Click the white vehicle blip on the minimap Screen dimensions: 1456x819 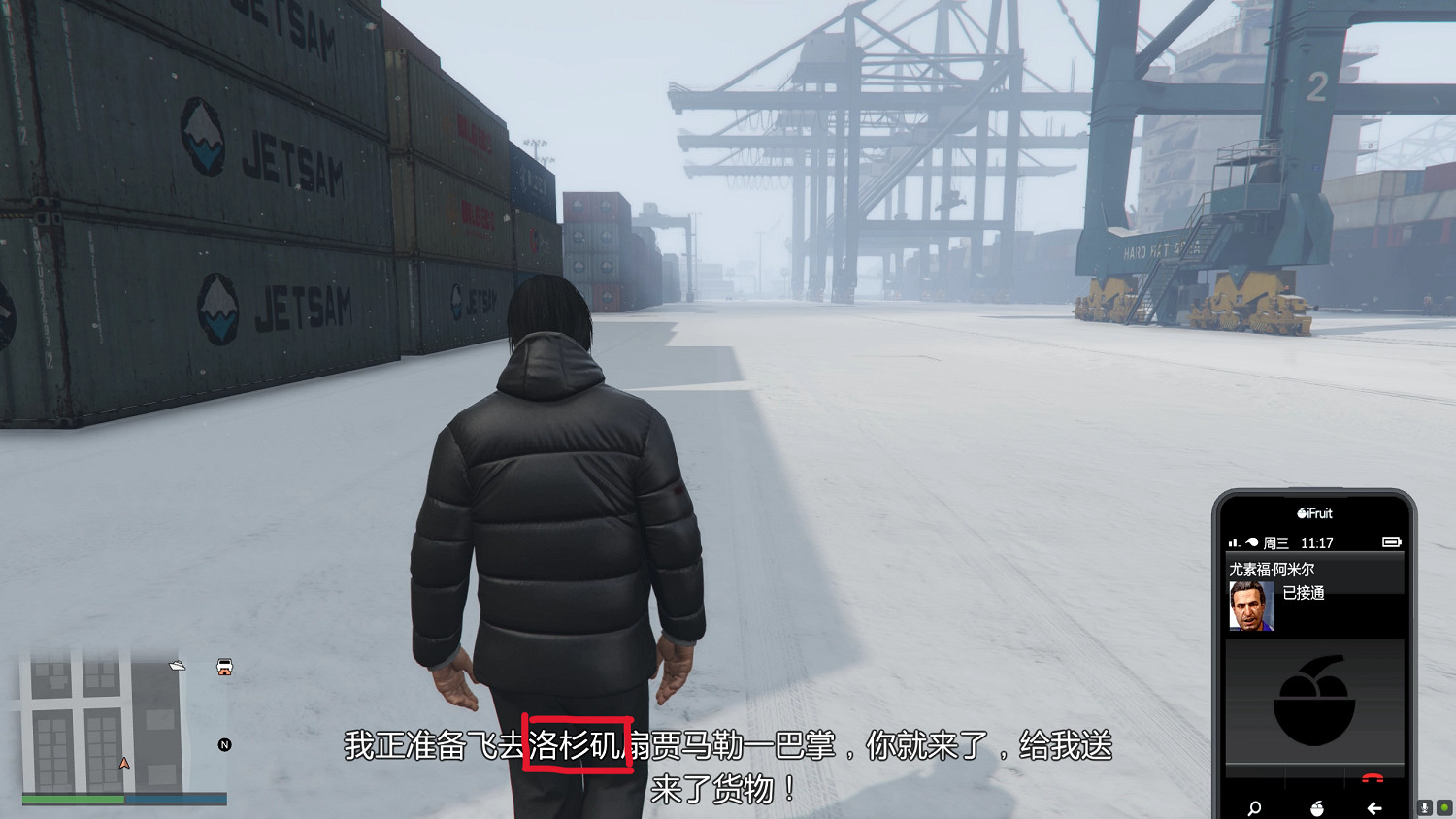coord(222,669)
